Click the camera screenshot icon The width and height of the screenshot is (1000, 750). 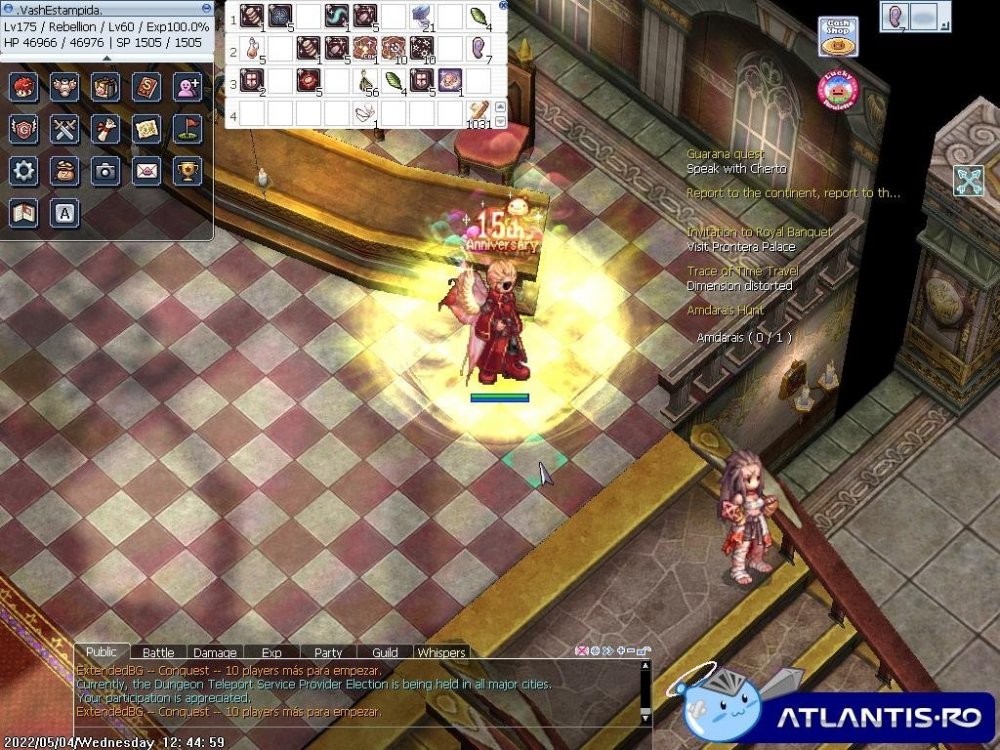click(105, 171)
